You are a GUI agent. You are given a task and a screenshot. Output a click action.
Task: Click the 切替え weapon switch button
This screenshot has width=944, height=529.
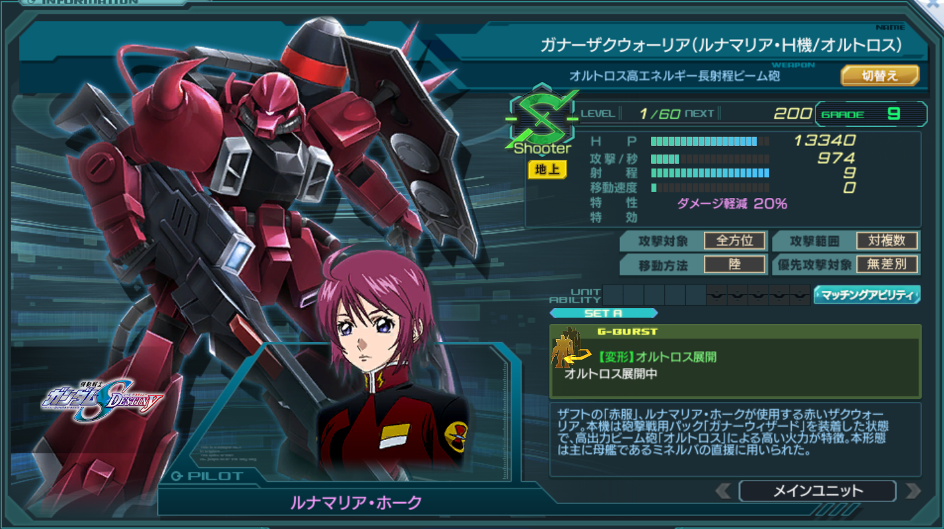[x=879, y=75]
